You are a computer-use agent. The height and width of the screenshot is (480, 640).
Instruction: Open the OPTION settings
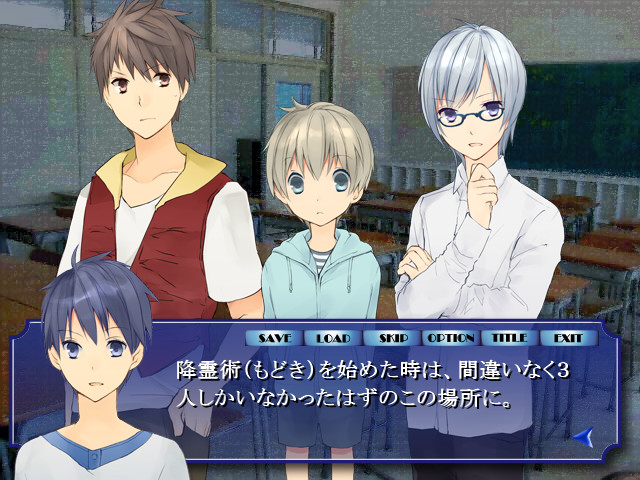[449, 338]
